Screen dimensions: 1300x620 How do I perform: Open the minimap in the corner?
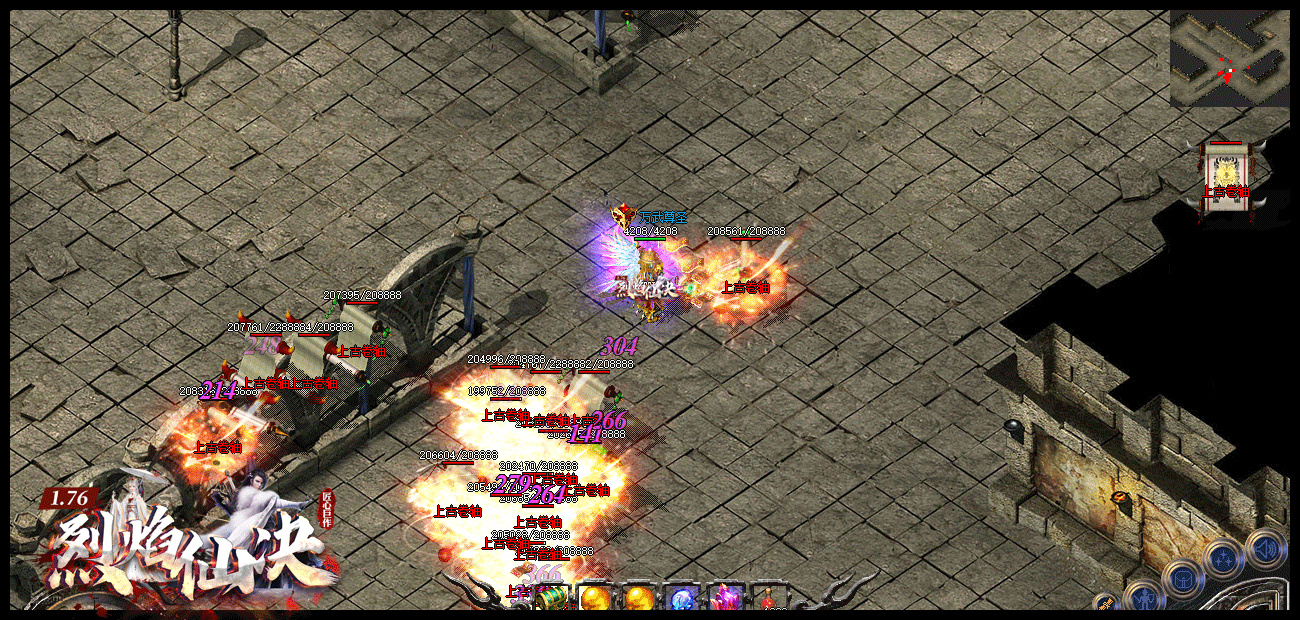[1229, 59]
